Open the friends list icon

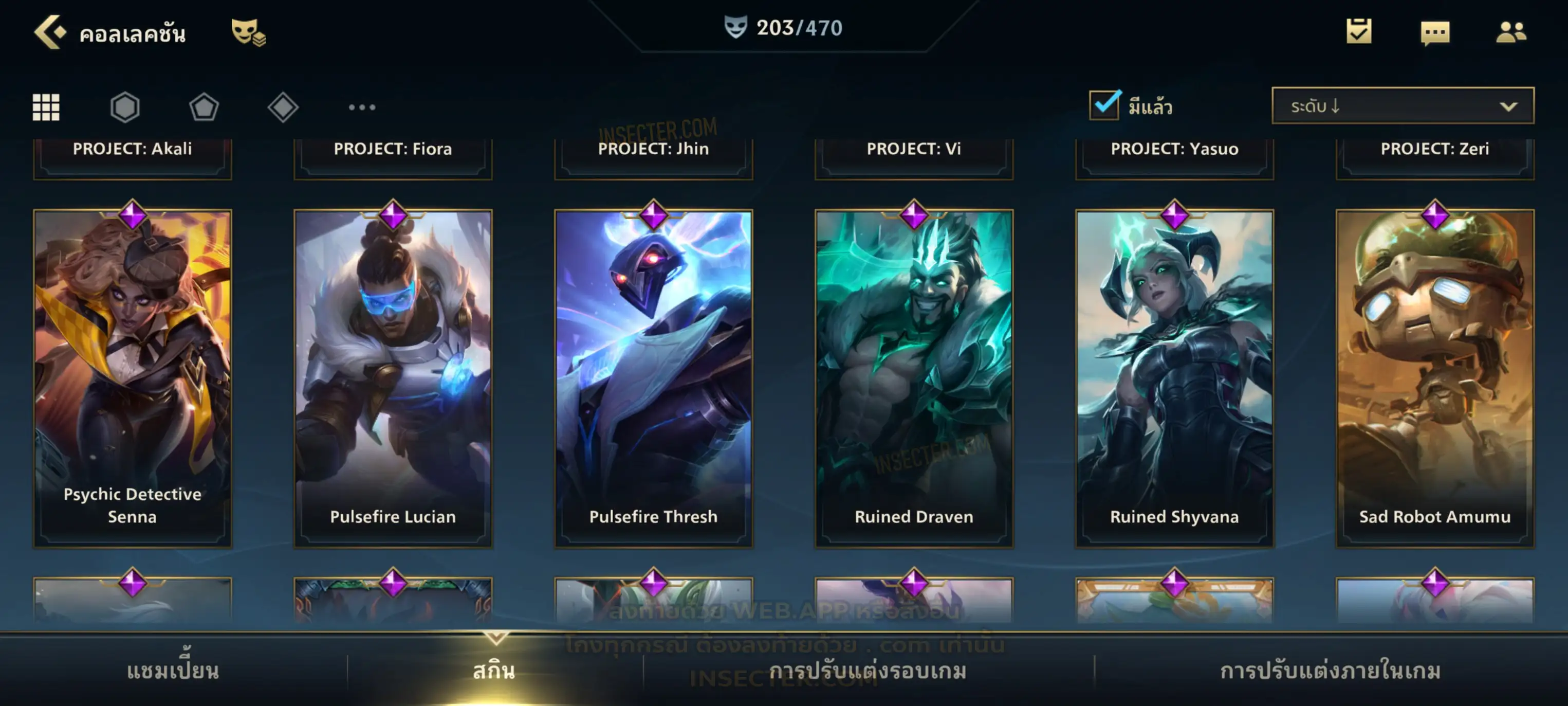[x=1511, y=32]
